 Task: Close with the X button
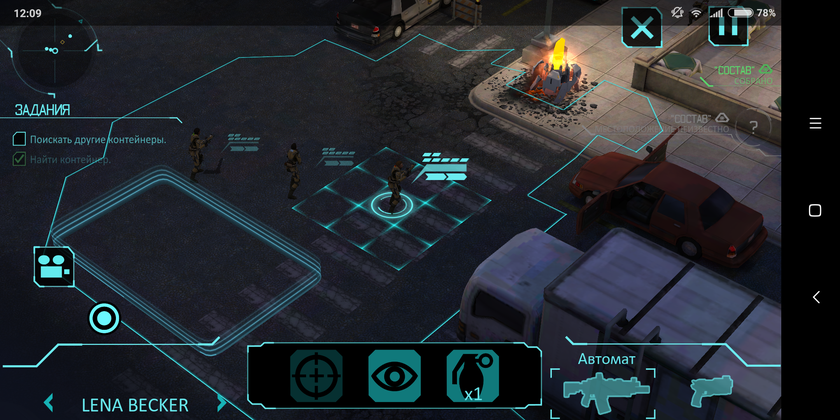[x=642, y=28]
